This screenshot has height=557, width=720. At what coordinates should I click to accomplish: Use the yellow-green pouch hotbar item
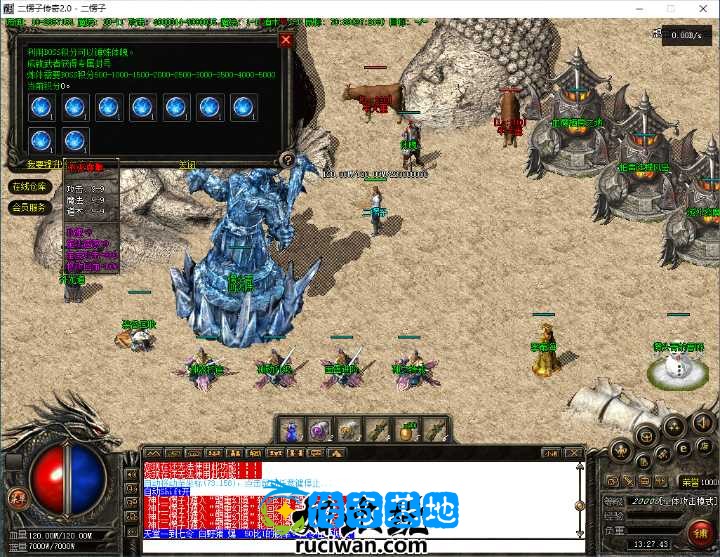point(406,431)
